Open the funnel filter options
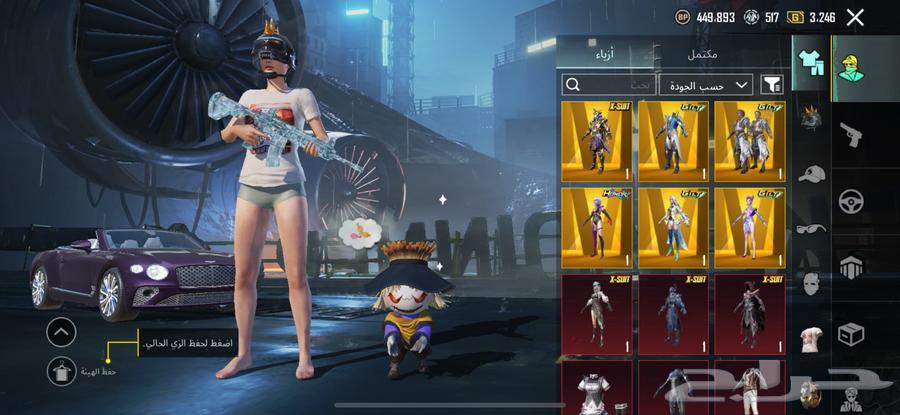 (771, 85)
